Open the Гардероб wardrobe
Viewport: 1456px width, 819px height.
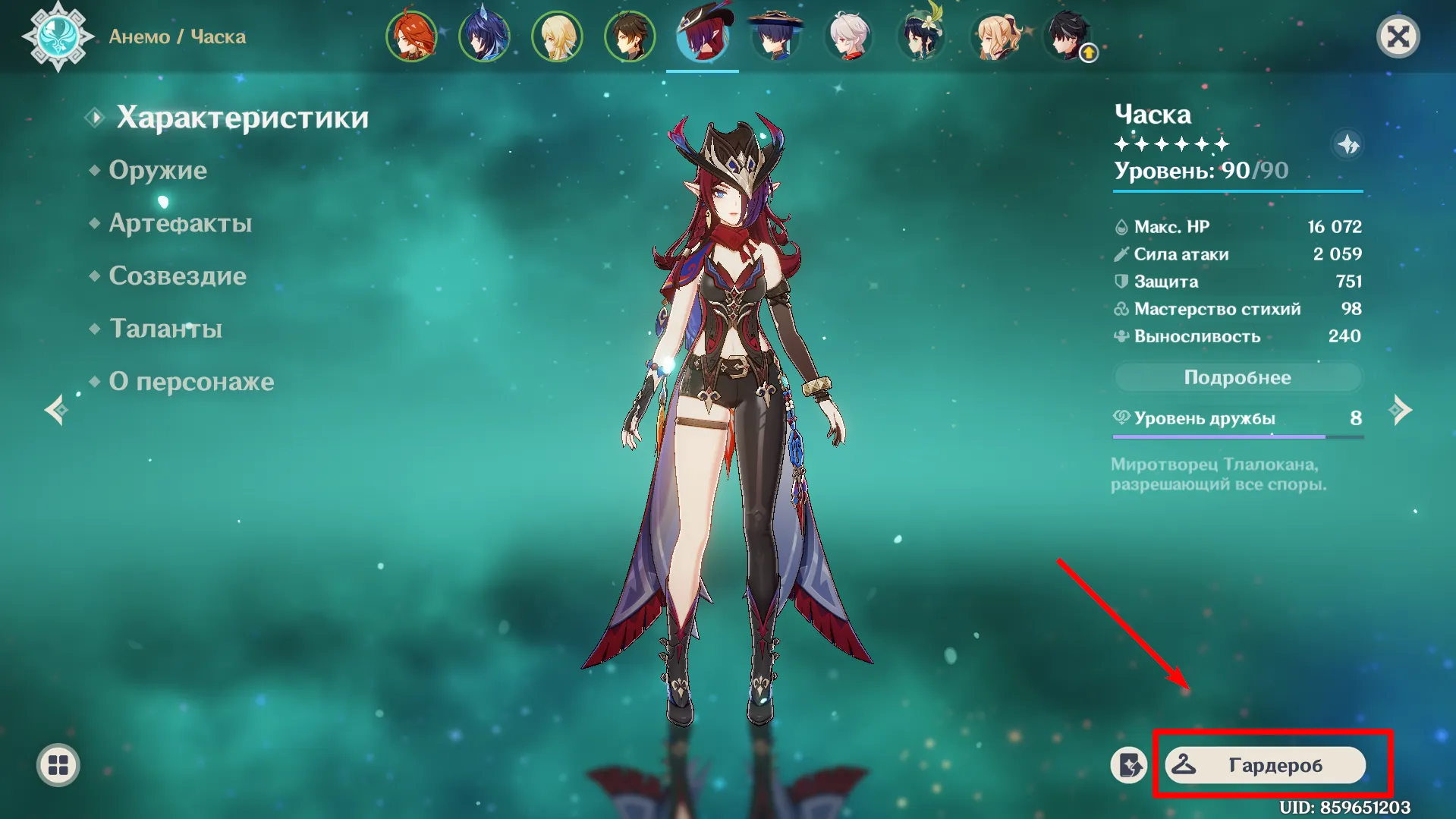[x=1265, y=765]
